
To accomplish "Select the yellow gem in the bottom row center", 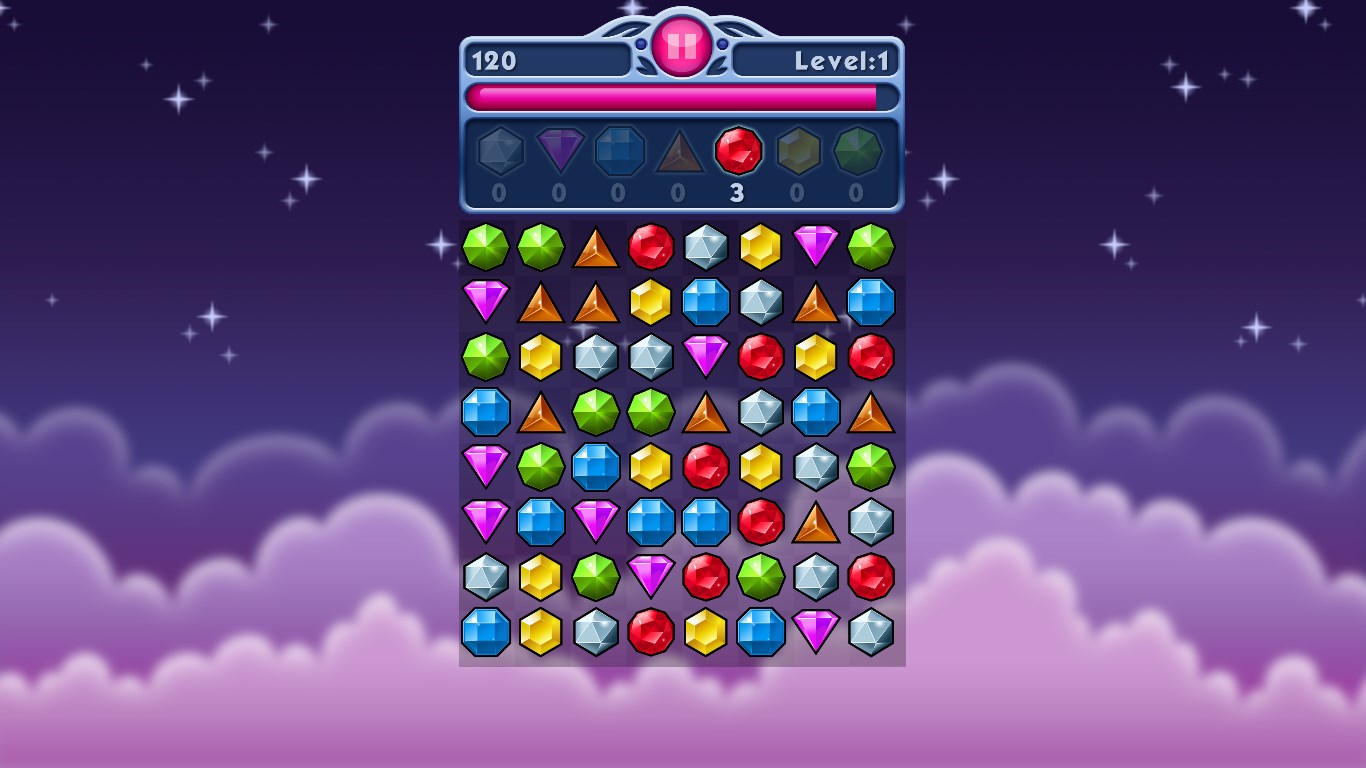I will (x=706, y=632).
